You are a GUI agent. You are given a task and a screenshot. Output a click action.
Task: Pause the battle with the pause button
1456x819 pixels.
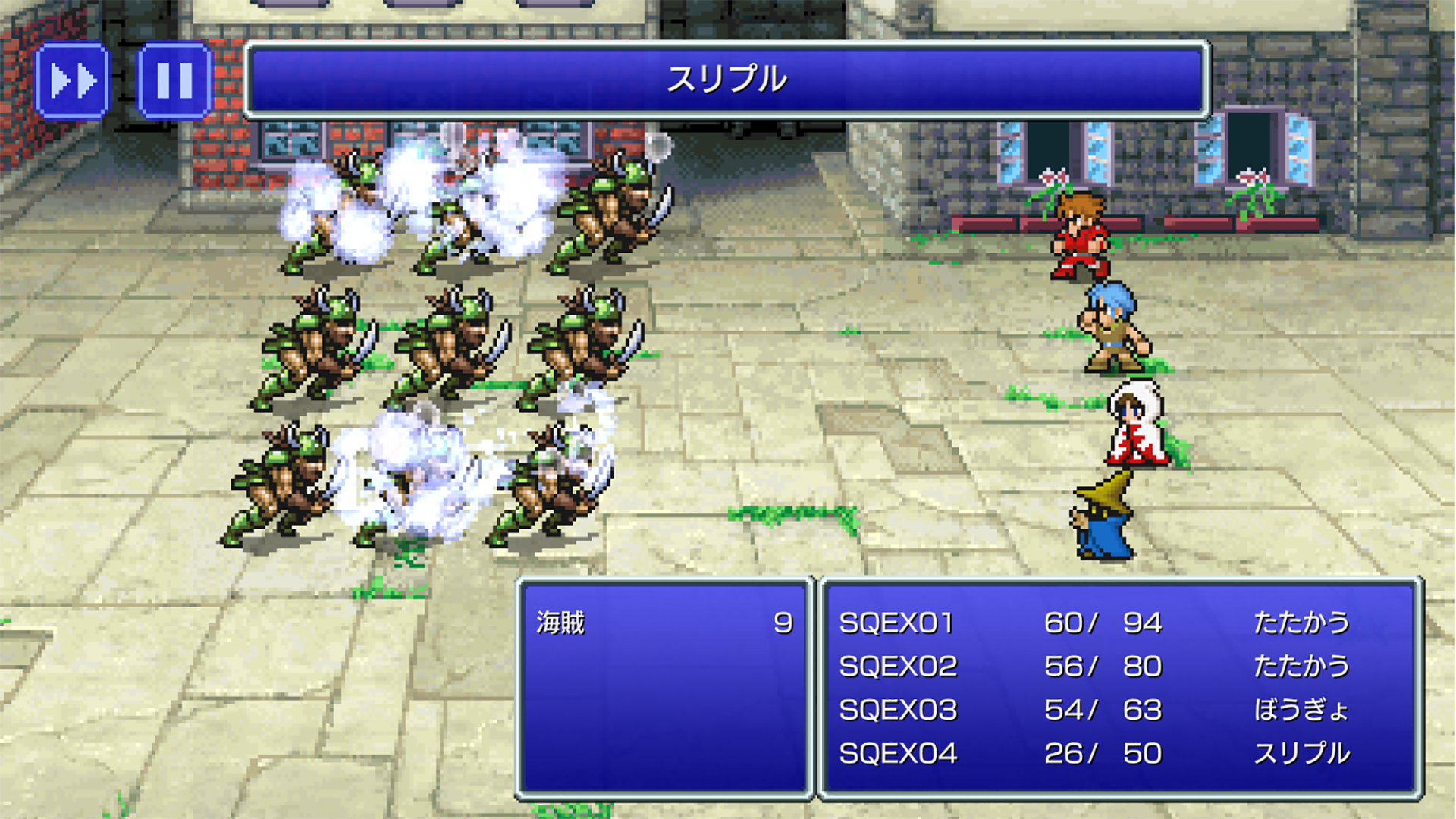point(174,80)
